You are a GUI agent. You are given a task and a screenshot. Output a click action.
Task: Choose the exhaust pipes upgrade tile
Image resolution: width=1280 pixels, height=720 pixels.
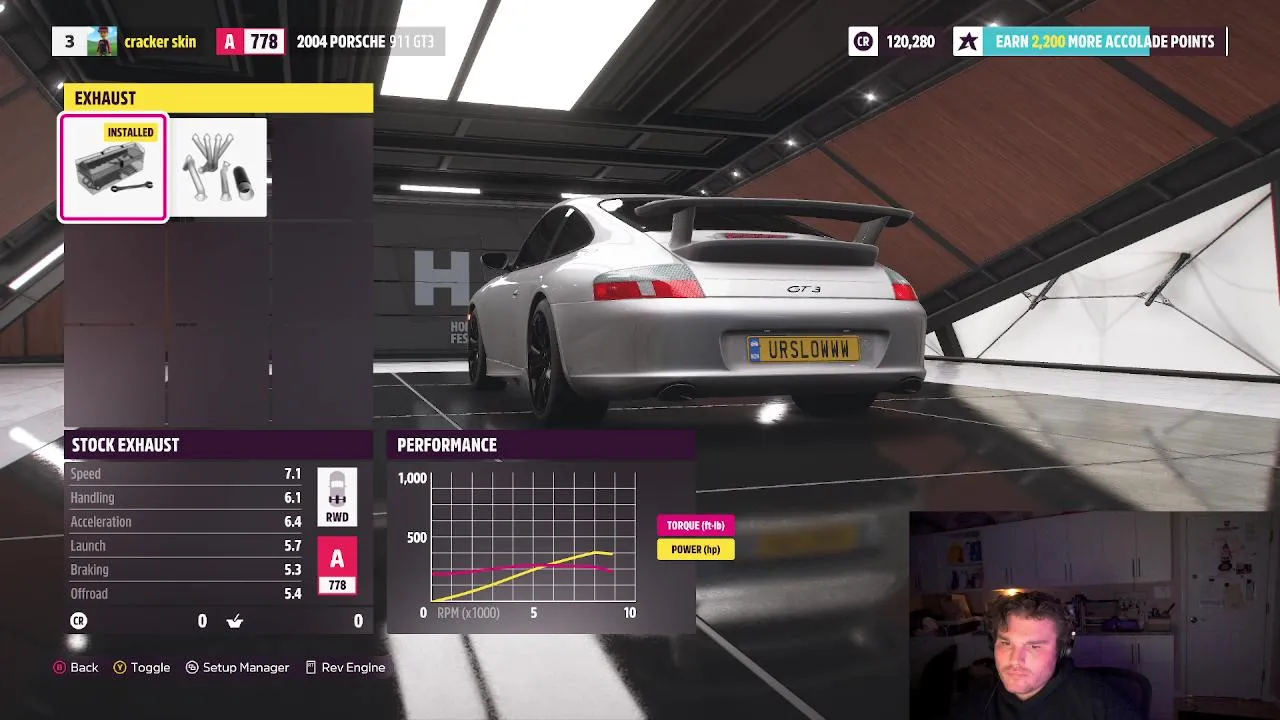tap(219, 168)
